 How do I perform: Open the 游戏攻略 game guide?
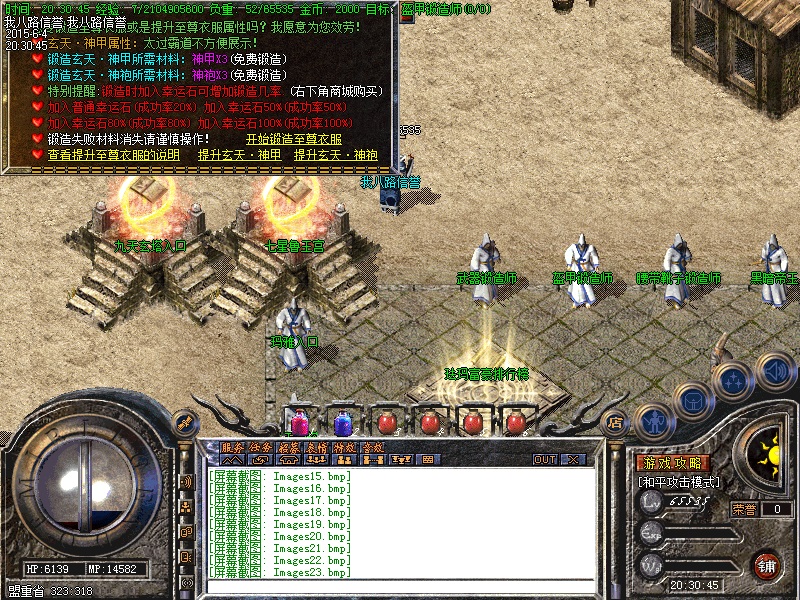[673, 464]
